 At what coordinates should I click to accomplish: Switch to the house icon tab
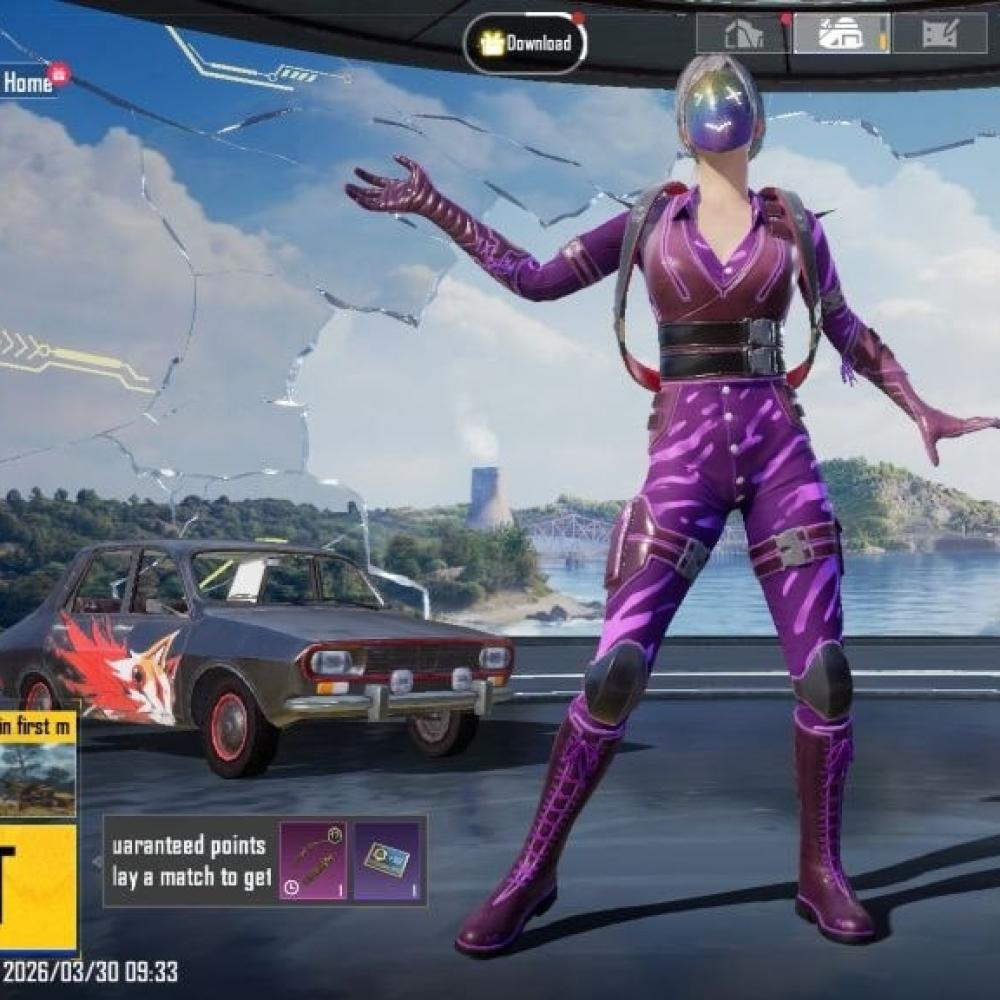(x=741, y=34)
